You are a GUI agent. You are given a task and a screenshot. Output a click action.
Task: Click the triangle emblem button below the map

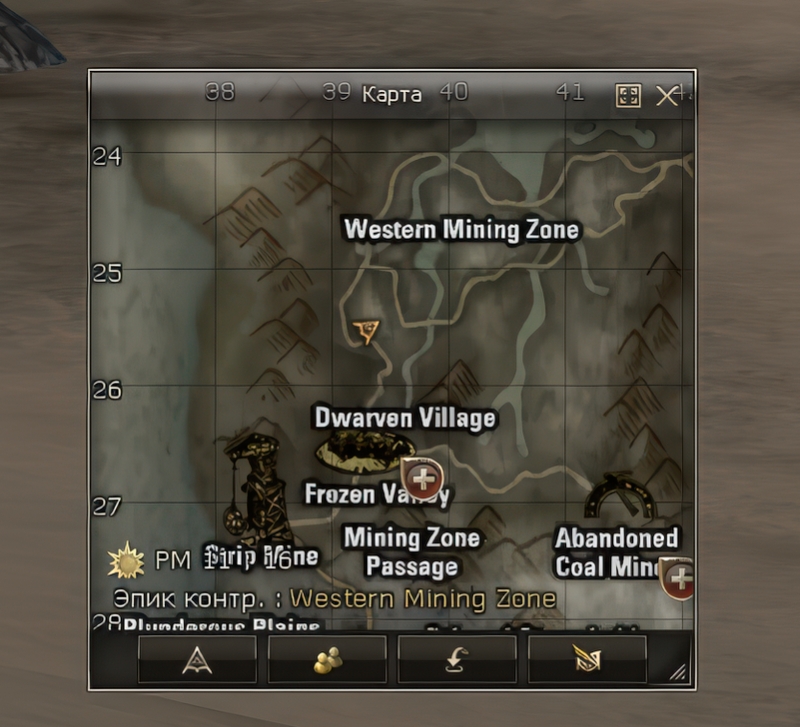197,659
